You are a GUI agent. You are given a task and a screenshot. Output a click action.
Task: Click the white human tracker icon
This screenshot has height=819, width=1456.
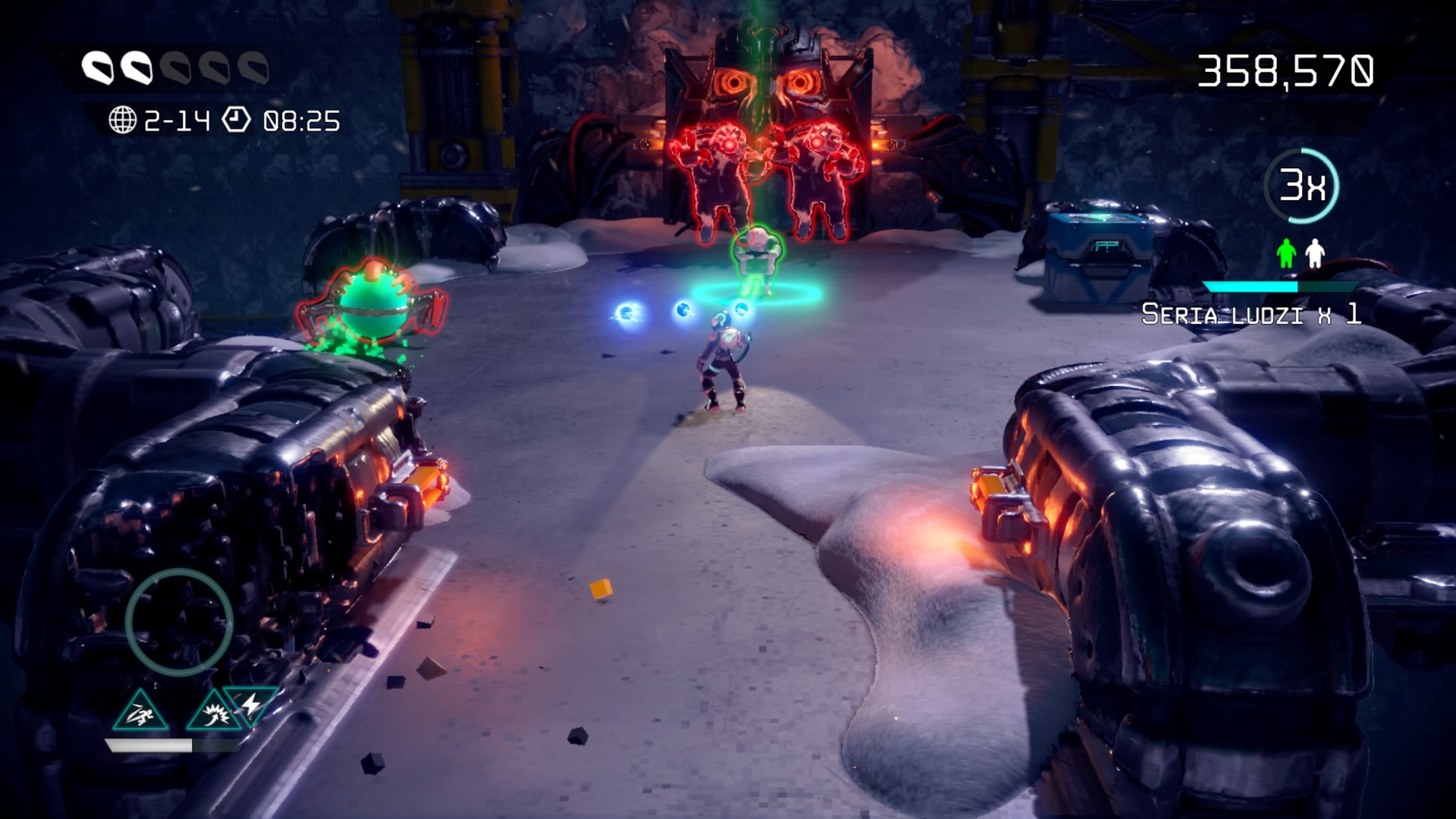pyautogui.click(x=1315, y=253)
